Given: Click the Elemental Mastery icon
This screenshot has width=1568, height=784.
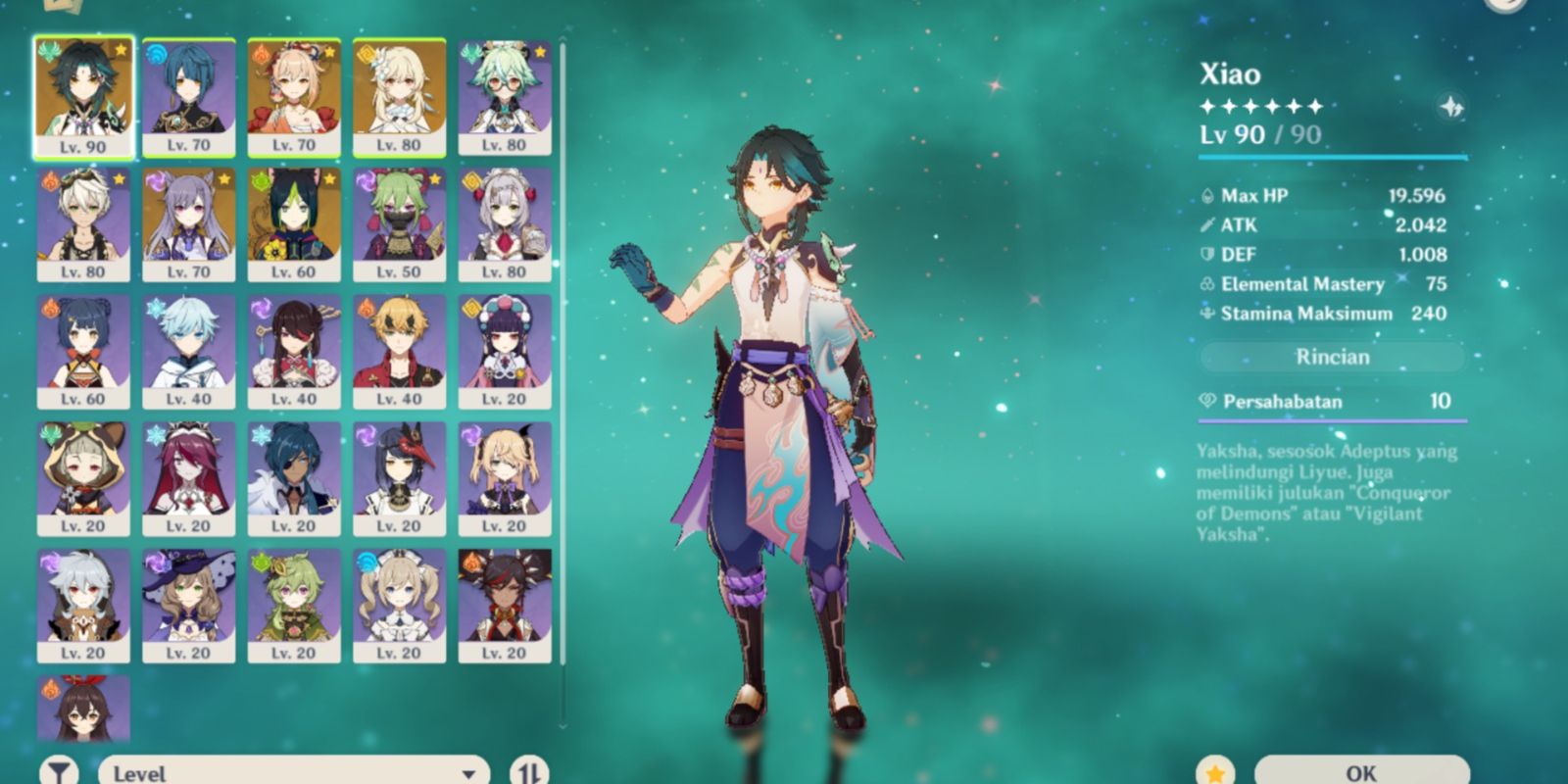Looking at the screenshot, I should tap(1208, 284).
